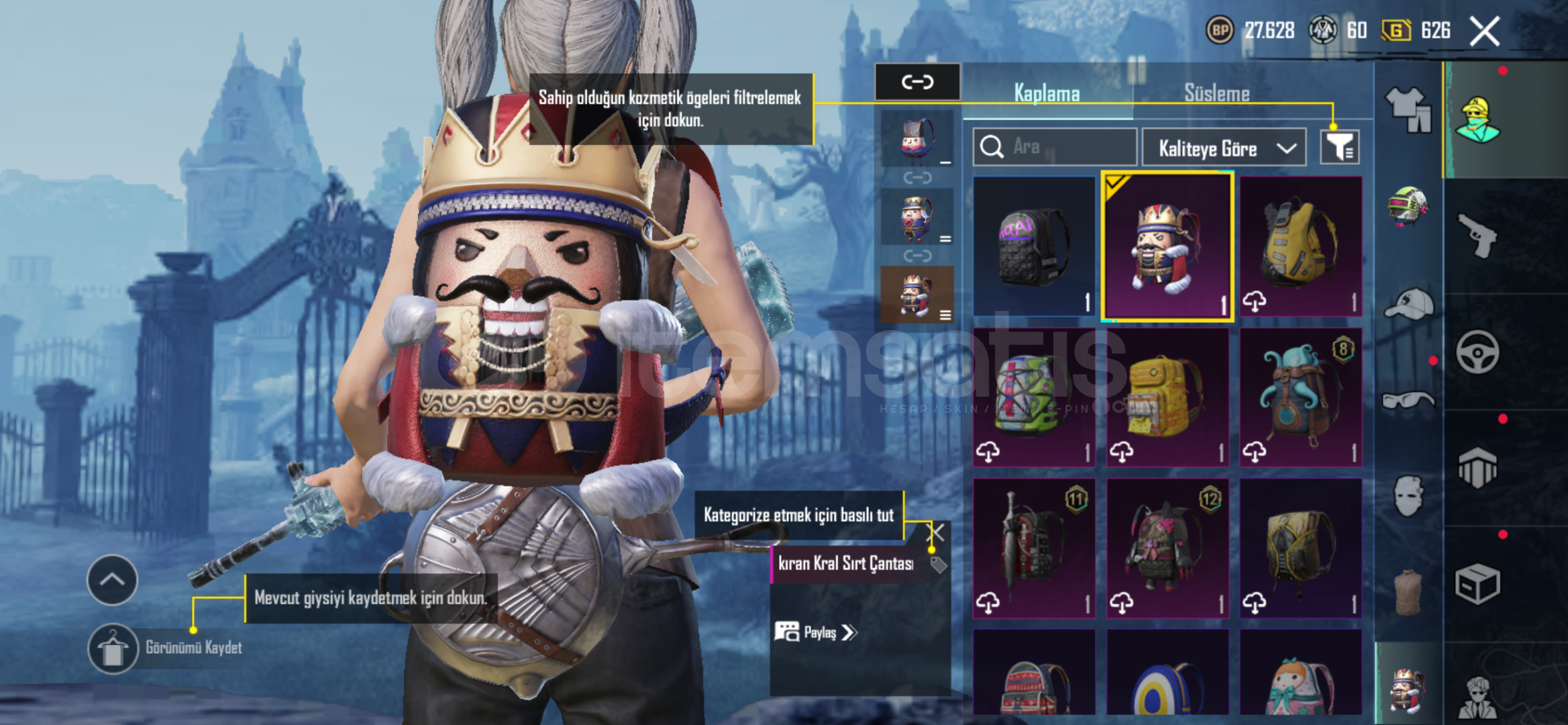Open the helmet skins category
Image resolution: width=1568 pixels, height=725 pixels.
click(x=1408, y=207)
